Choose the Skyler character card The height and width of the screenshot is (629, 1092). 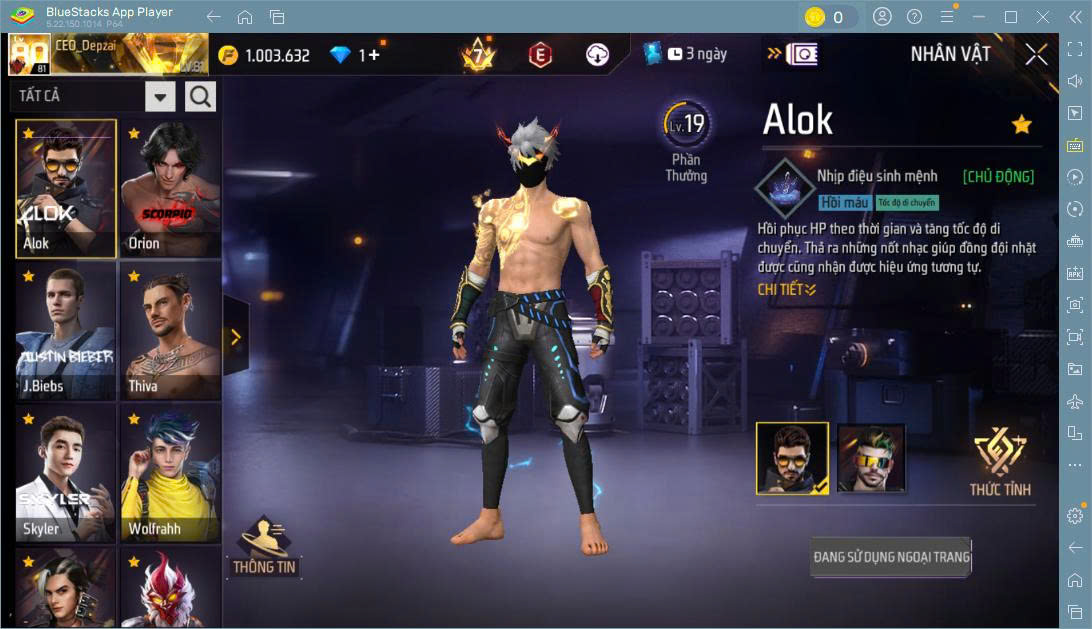click(66, 473)
